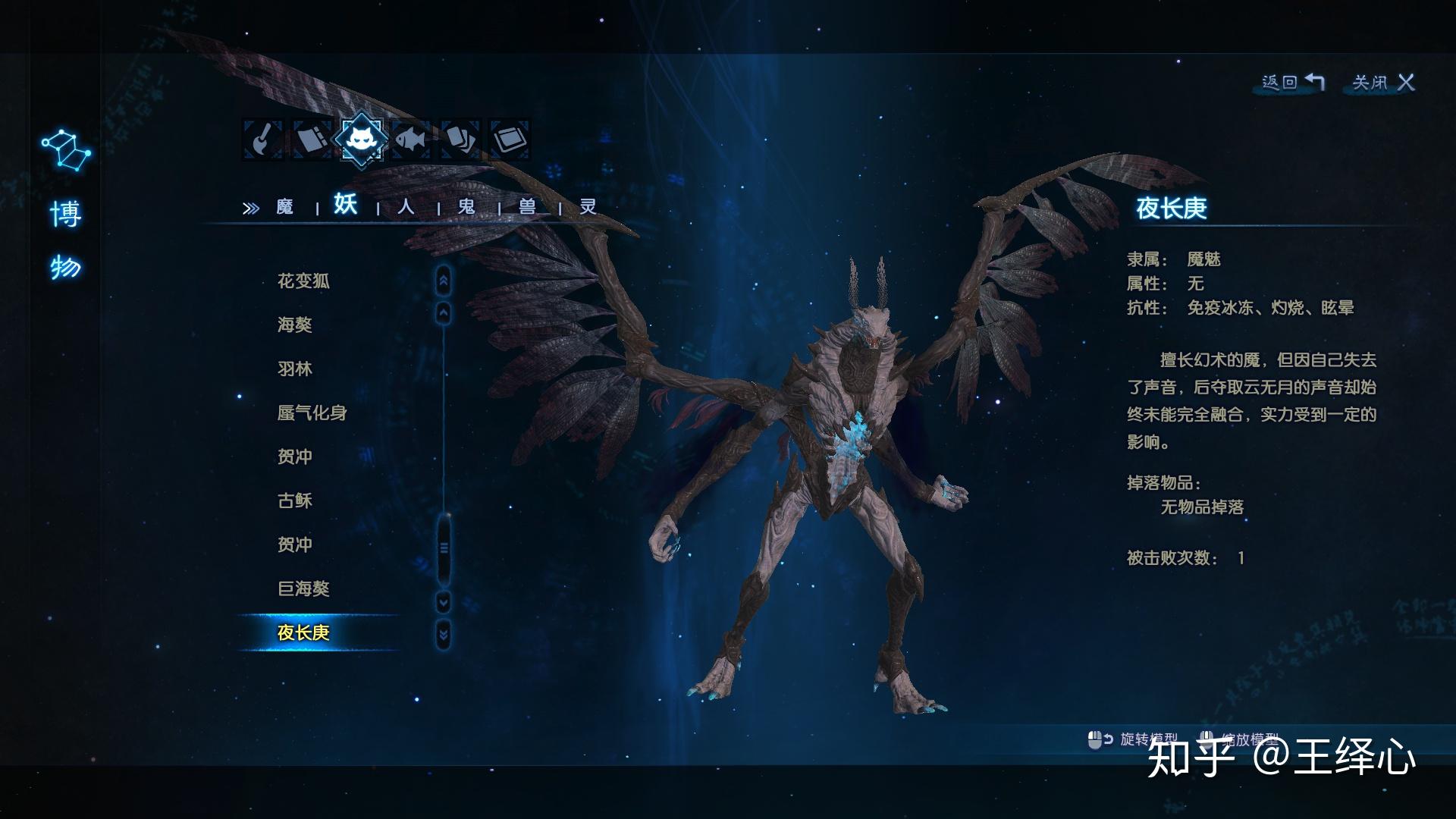Jump to list bottom with double-down arrow

[x=444, y=634]
